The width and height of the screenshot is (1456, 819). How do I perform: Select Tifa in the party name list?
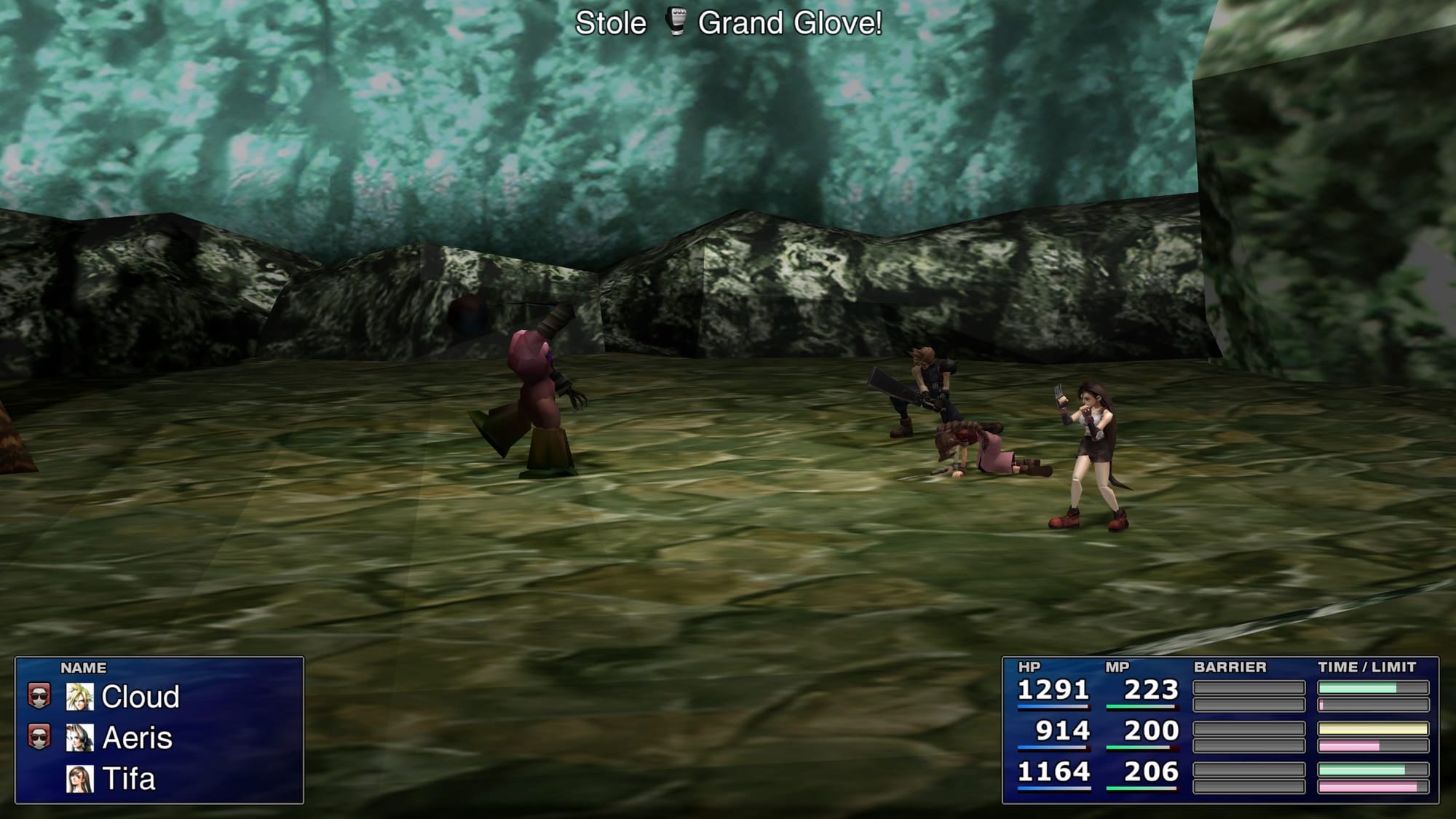[129, 779]
